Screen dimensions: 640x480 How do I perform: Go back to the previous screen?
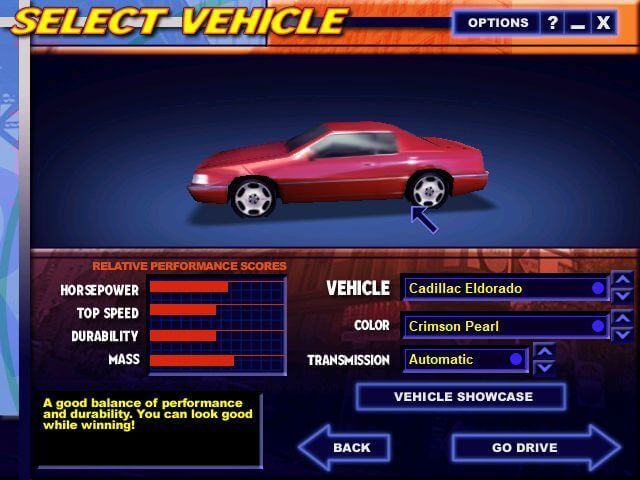(x=345, y=447)
